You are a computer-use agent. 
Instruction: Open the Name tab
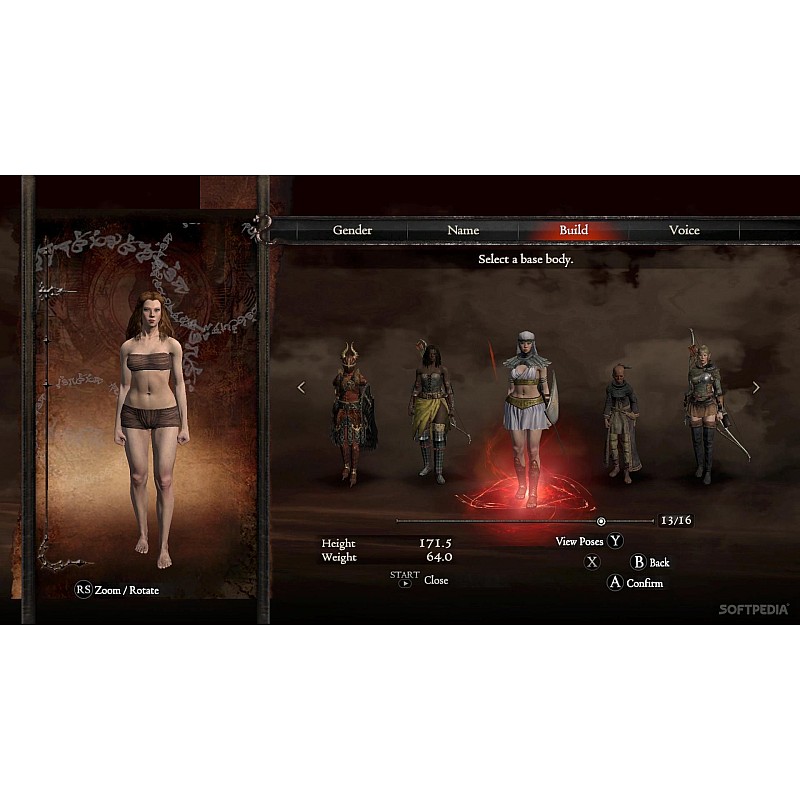tap(463, 230)
